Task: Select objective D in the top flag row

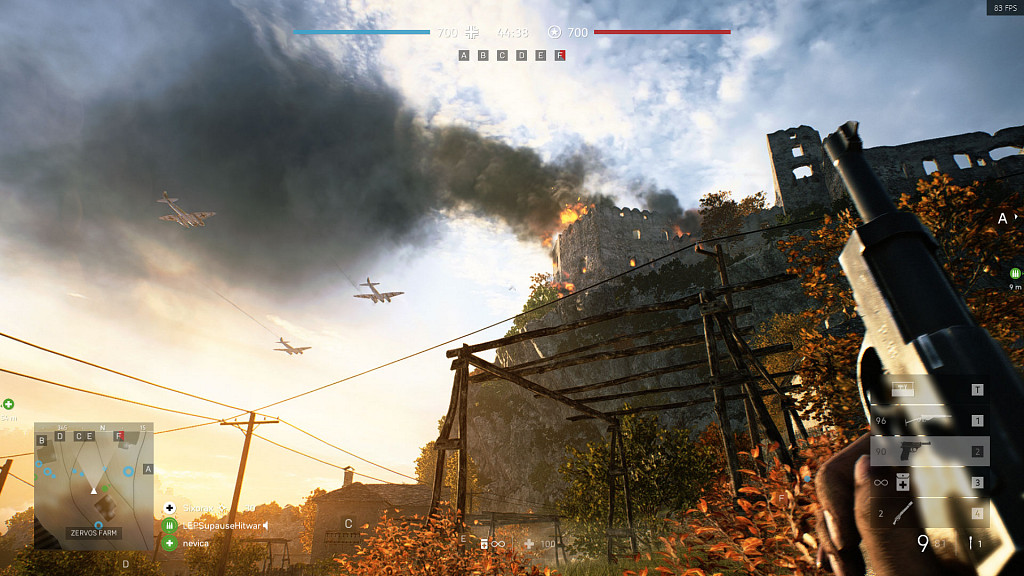Action: 521,56
